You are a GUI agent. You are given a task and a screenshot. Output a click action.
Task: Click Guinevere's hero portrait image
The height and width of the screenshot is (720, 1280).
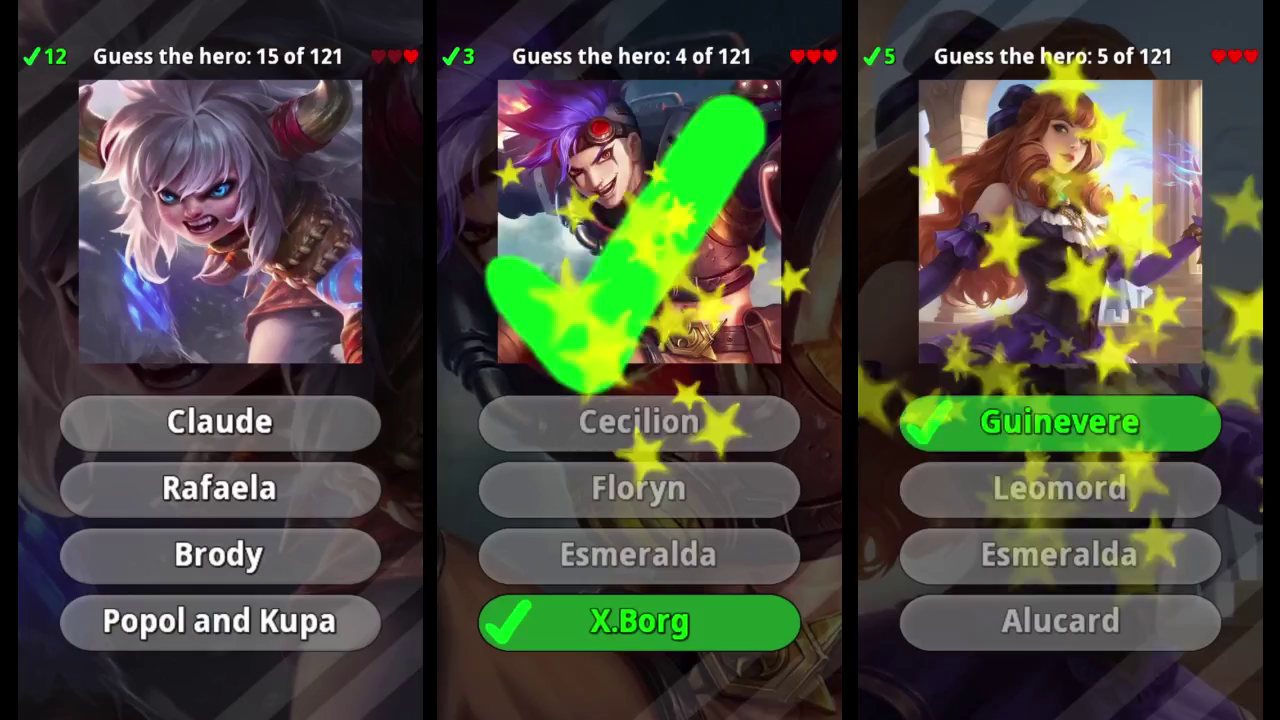coord(1060,220)
